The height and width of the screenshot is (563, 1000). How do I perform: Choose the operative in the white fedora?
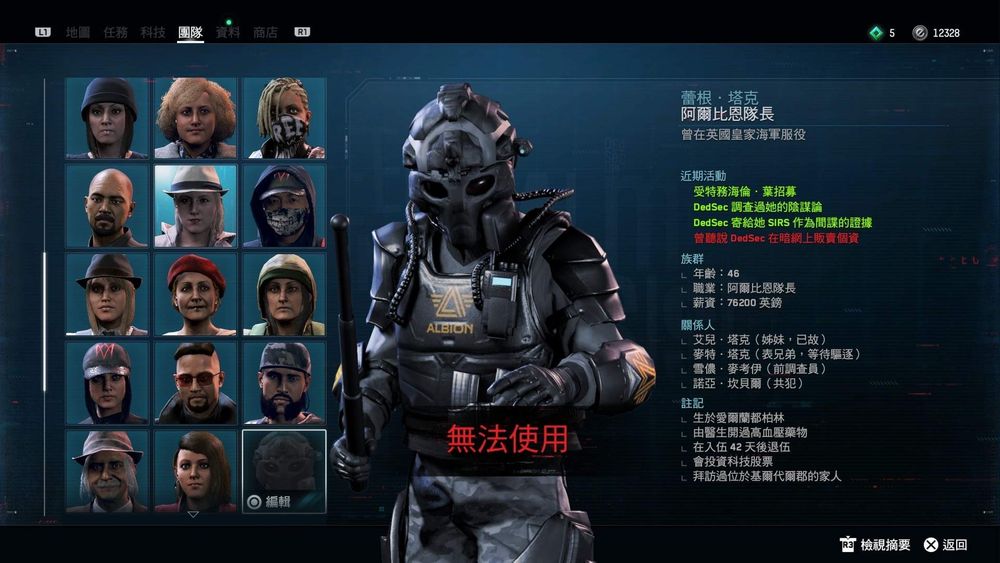195,205
